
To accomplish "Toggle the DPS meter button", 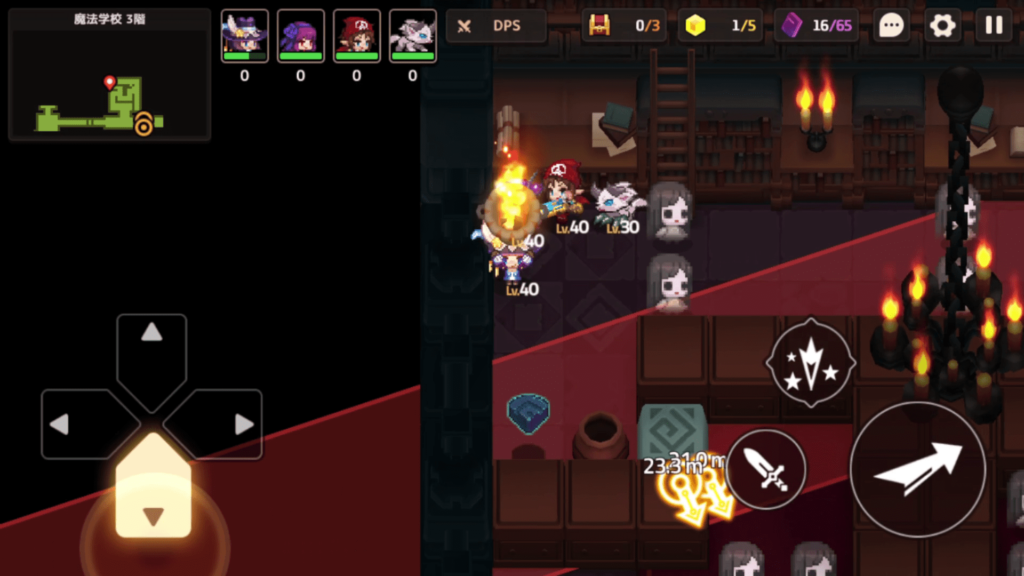I will 496,26.
